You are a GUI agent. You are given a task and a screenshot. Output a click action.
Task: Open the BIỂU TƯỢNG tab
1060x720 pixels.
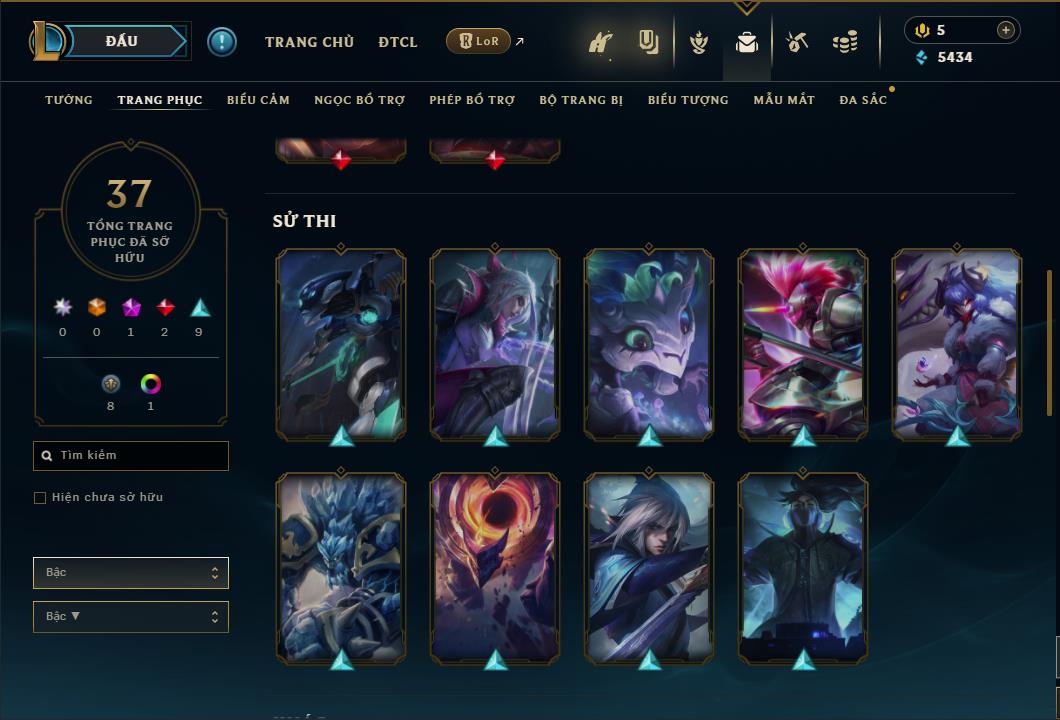pos(688,100)
